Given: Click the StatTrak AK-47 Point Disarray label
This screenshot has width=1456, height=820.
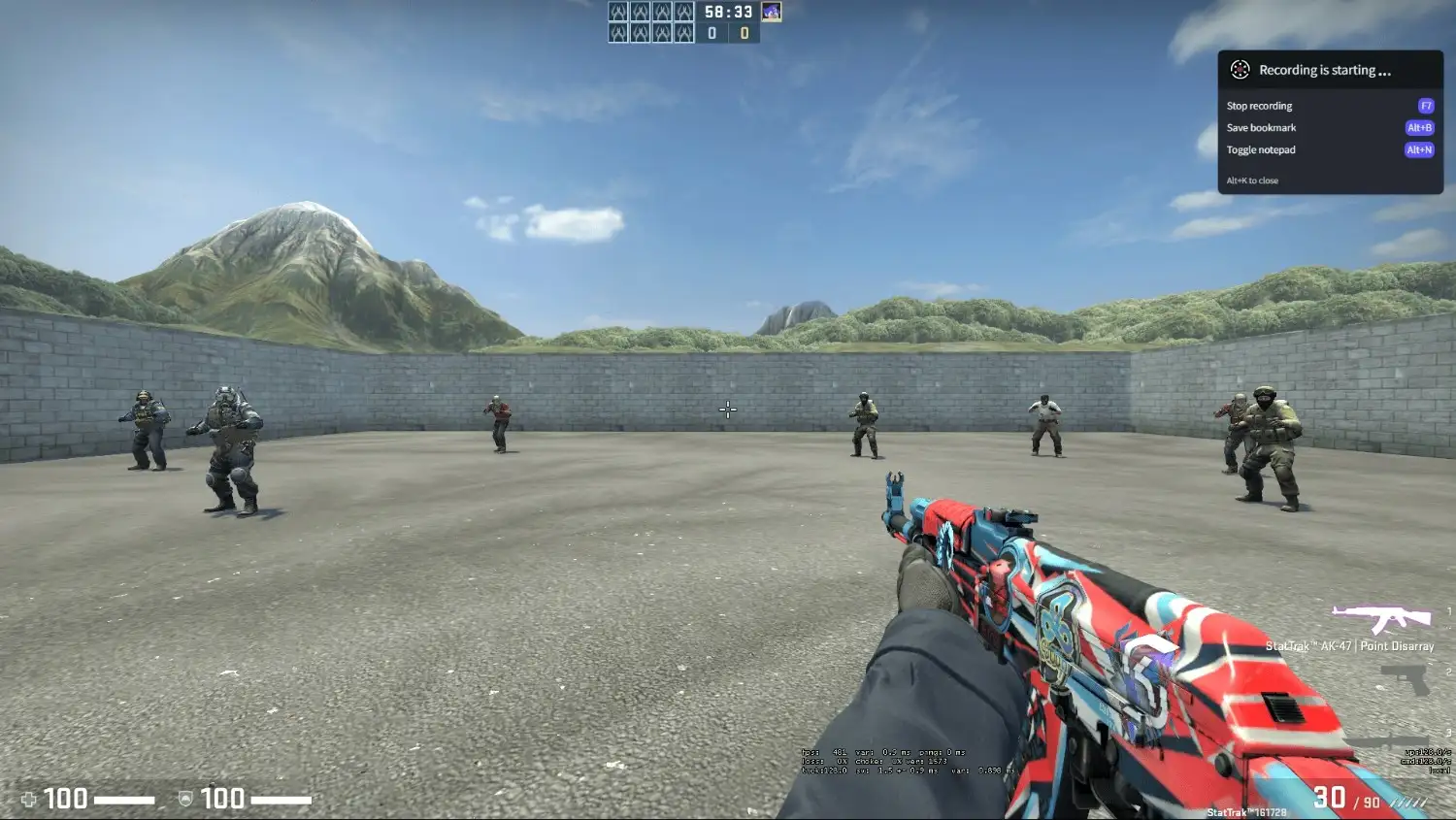Looking at the screenshot, I should tap(1352, 645).
